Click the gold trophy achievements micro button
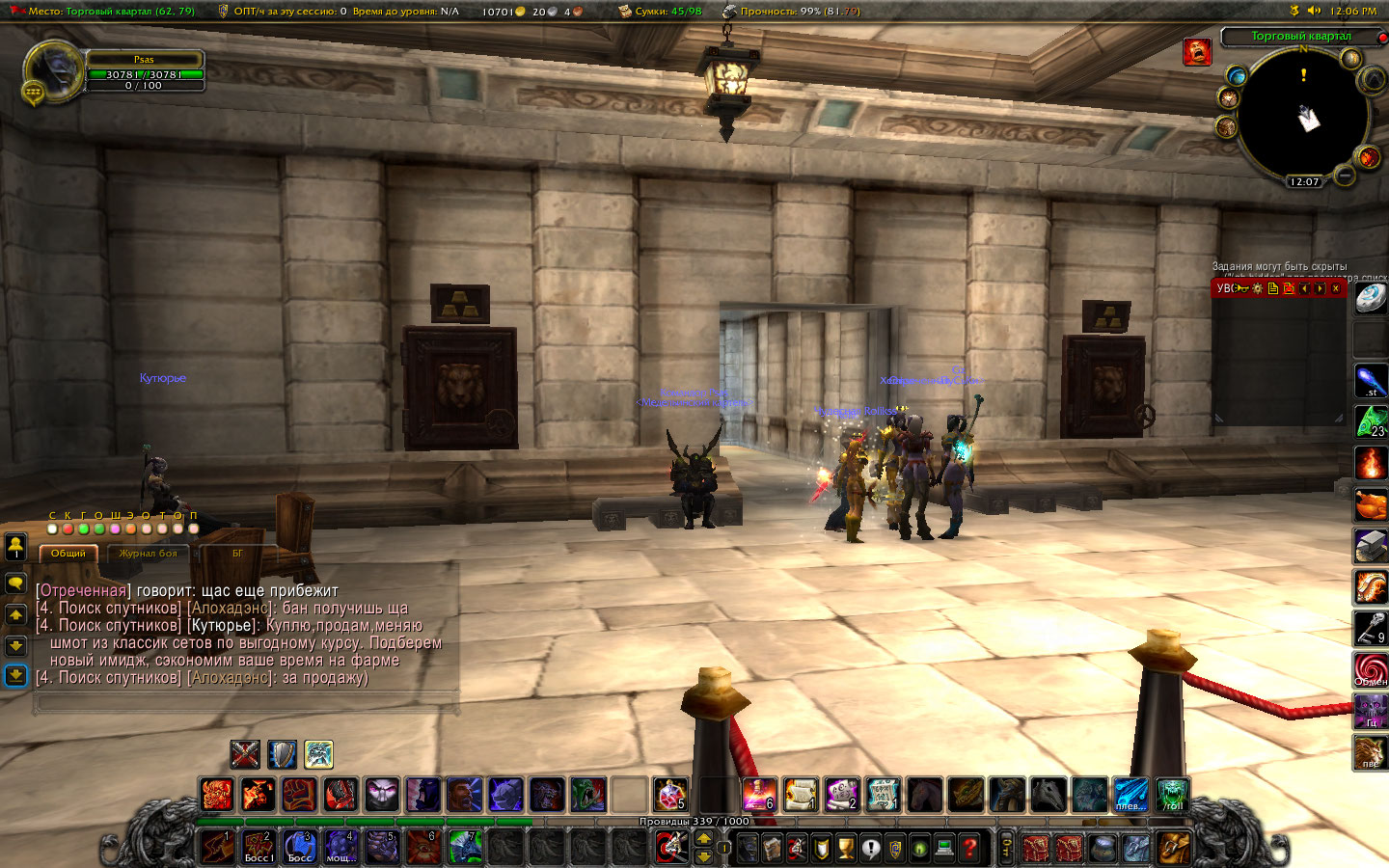This screenshot has width=1389, height=868. coord(846,848)
